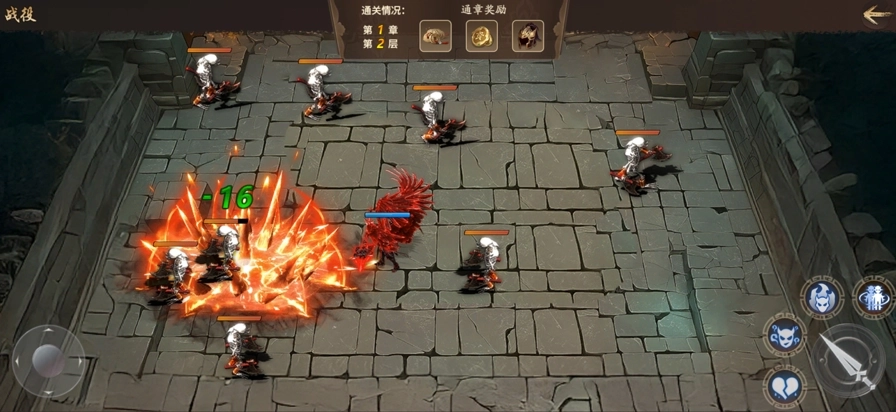This screenshot has height=412, width=896.
Task: Tap the virtual movement joystick
Action: 48,359
